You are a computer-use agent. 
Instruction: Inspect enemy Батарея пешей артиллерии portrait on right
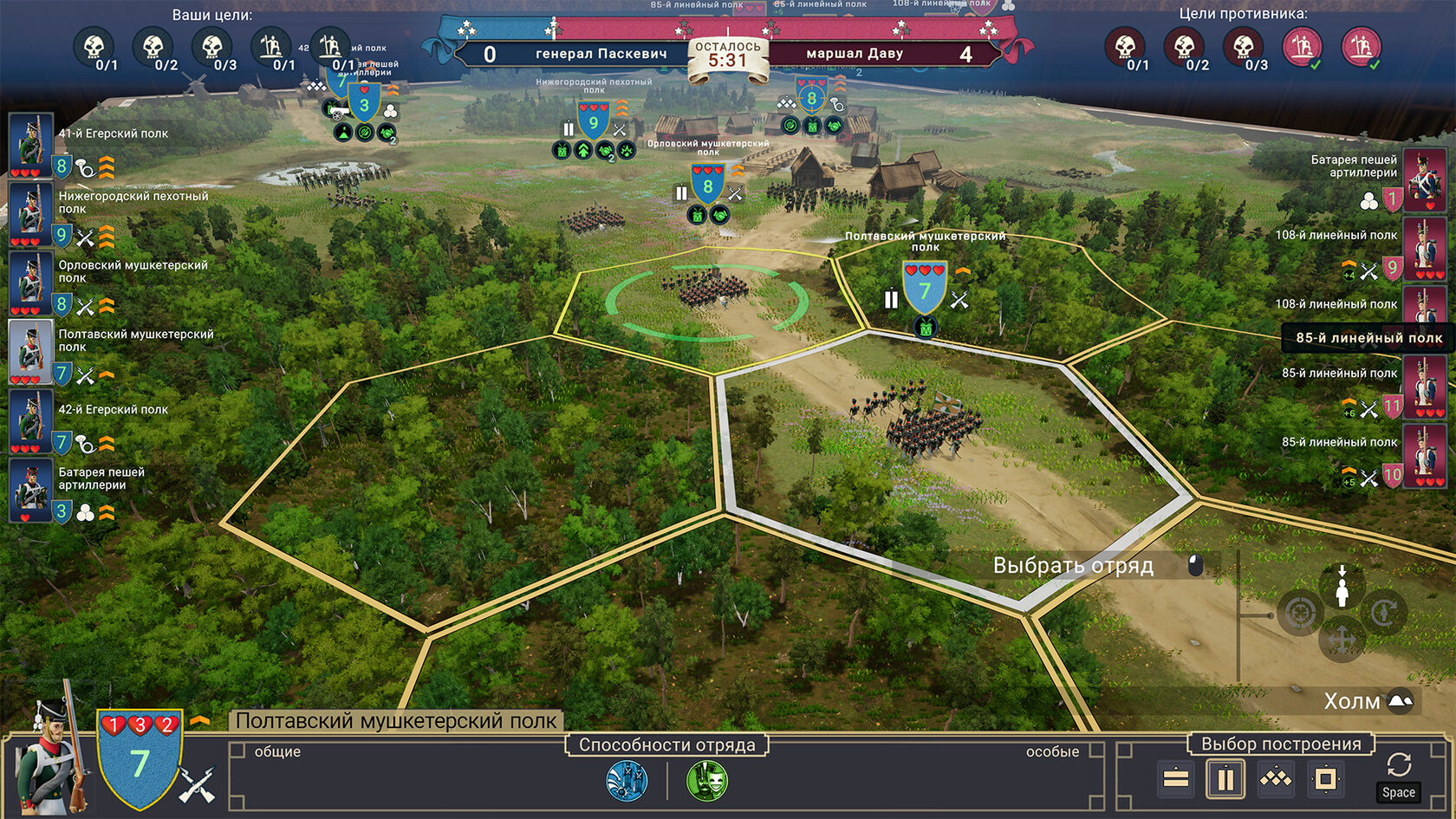click(x=1424, y=180)
